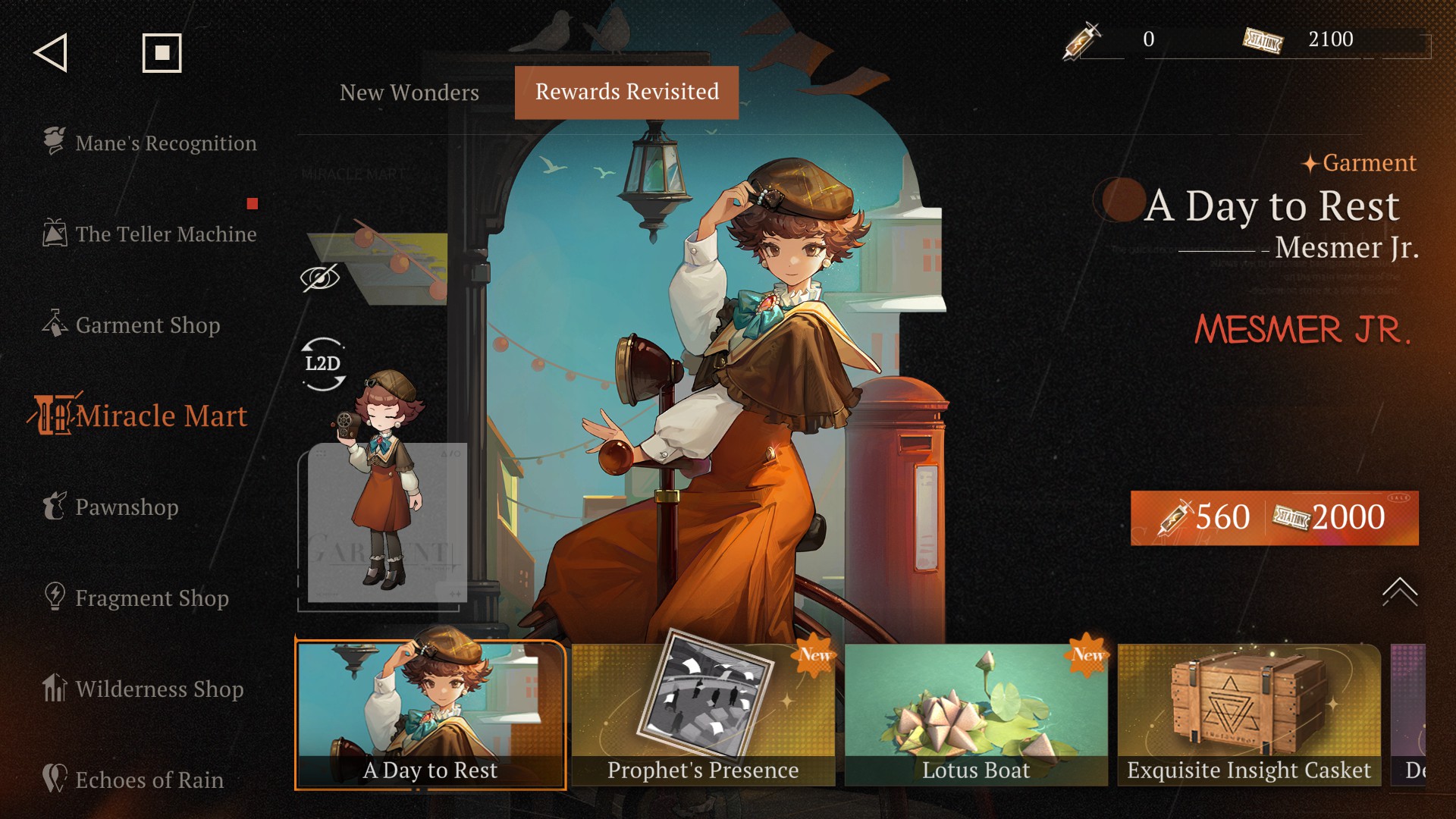Choose Echoes of Rain entry
The height and width of the screenshot is (819, 1456).
point(133,780)
